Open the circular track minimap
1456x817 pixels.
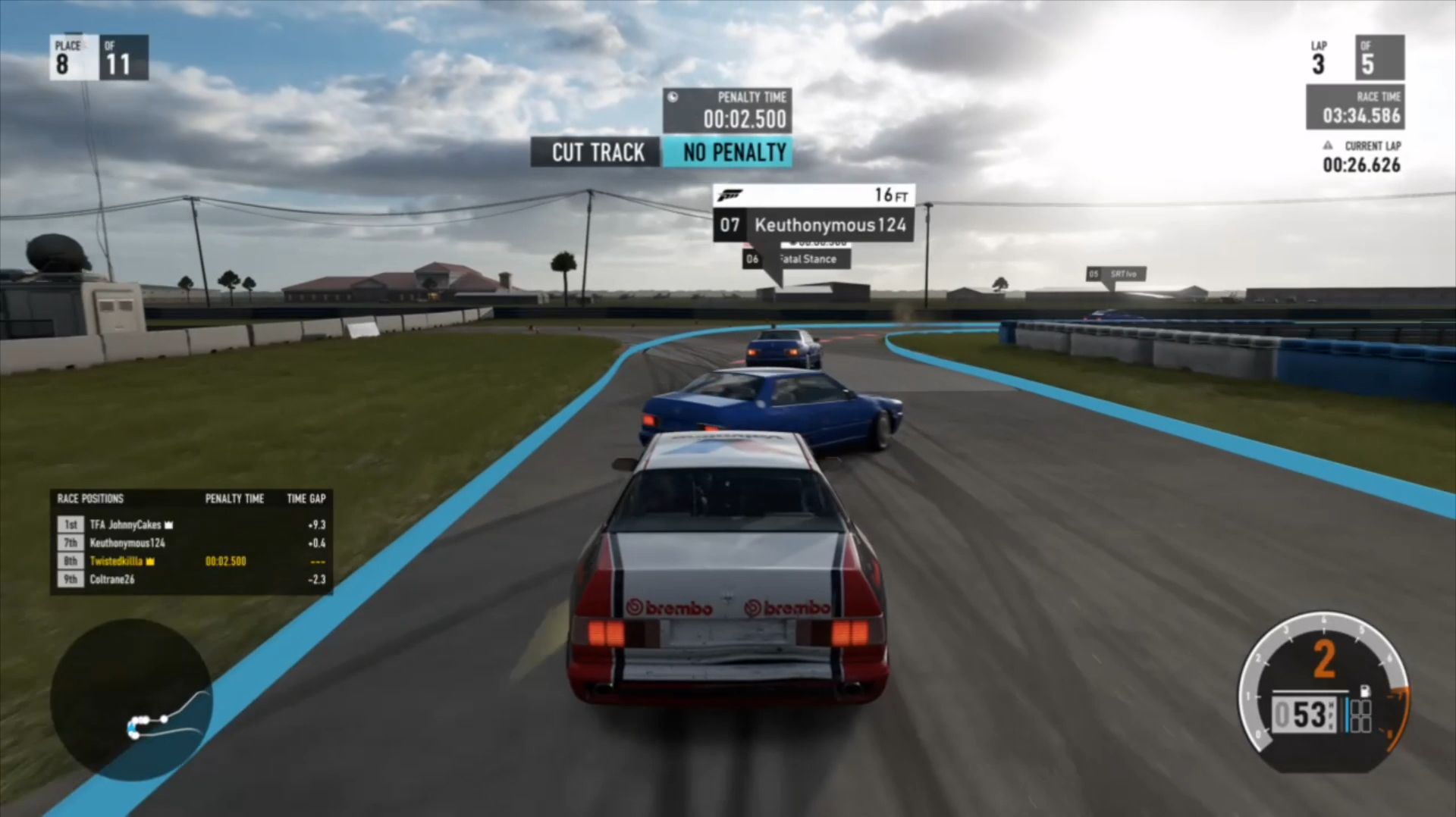tap(130, 700)
